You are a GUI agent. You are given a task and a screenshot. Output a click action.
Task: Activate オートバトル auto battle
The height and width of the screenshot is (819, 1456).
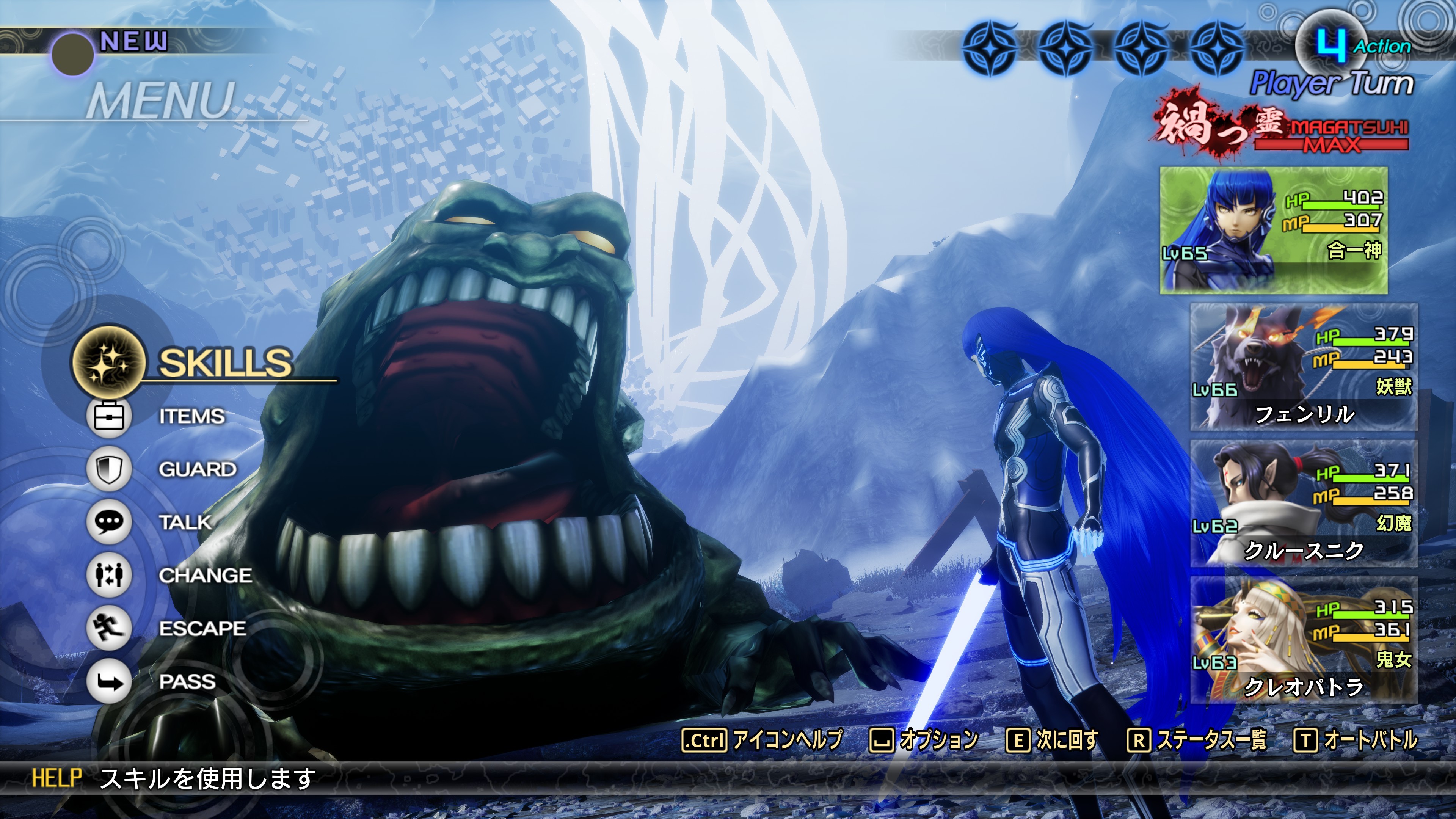(1356, 740)
